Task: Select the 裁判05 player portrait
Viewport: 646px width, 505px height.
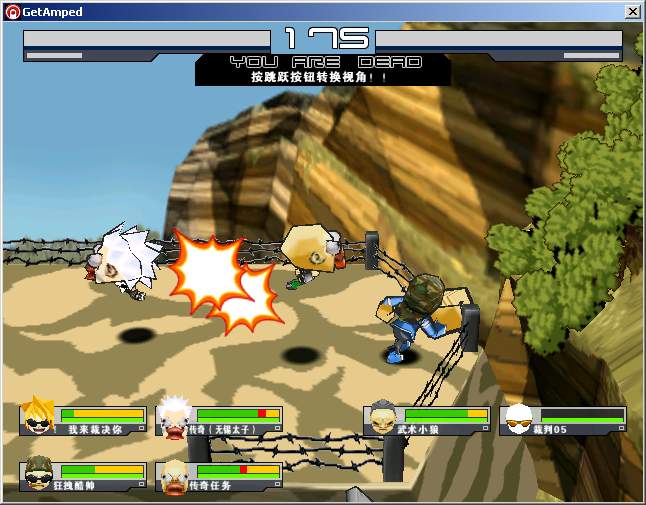Action: coord(517,418)
